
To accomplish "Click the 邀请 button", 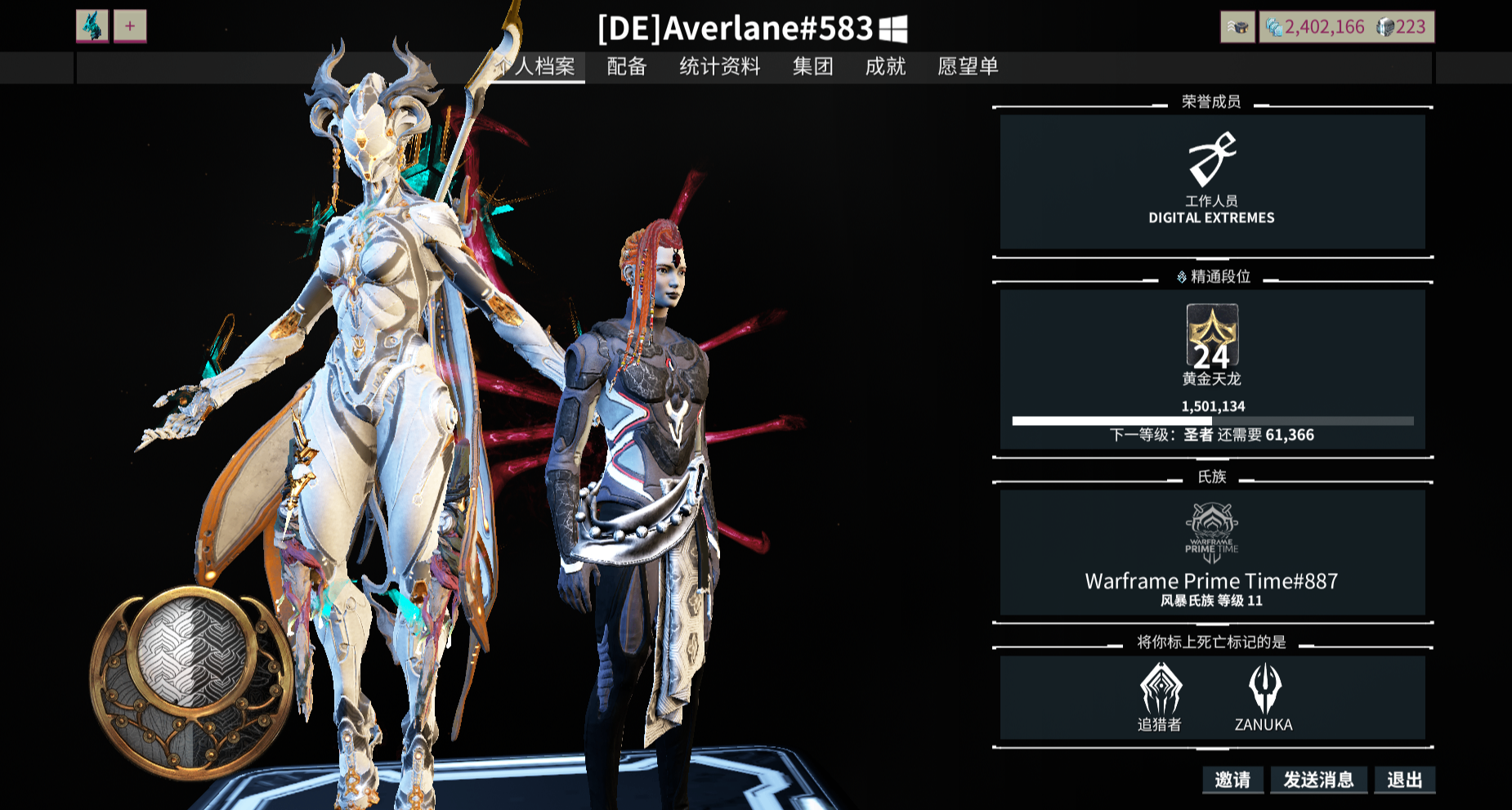I will pos(1232,780).
